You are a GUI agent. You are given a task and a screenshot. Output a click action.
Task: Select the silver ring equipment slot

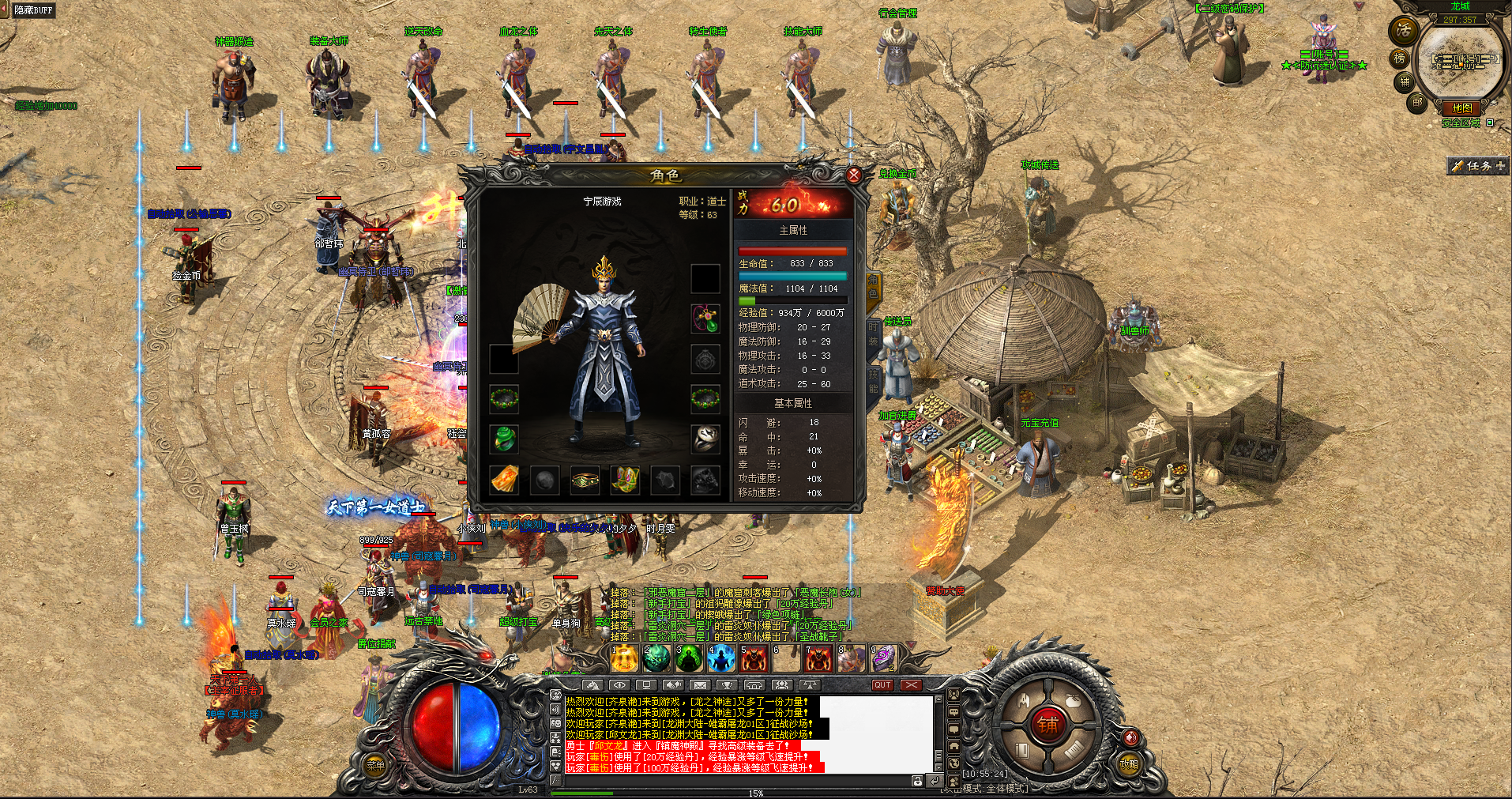coord(705,439)
